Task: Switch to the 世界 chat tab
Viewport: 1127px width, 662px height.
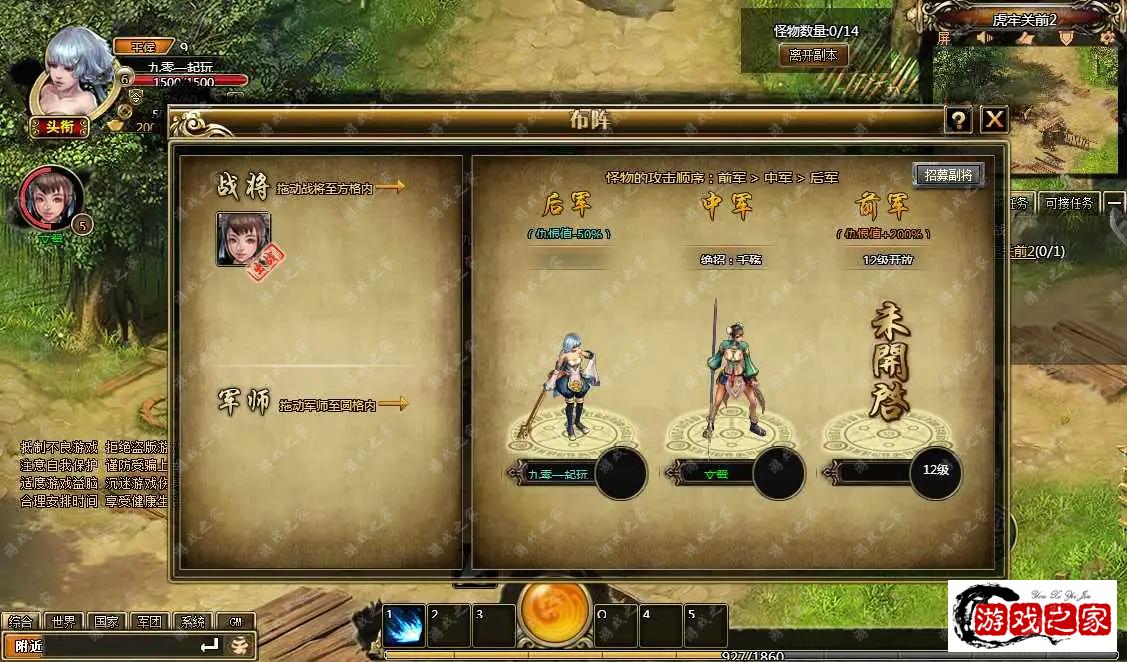Action: click(x=64, y=621)
